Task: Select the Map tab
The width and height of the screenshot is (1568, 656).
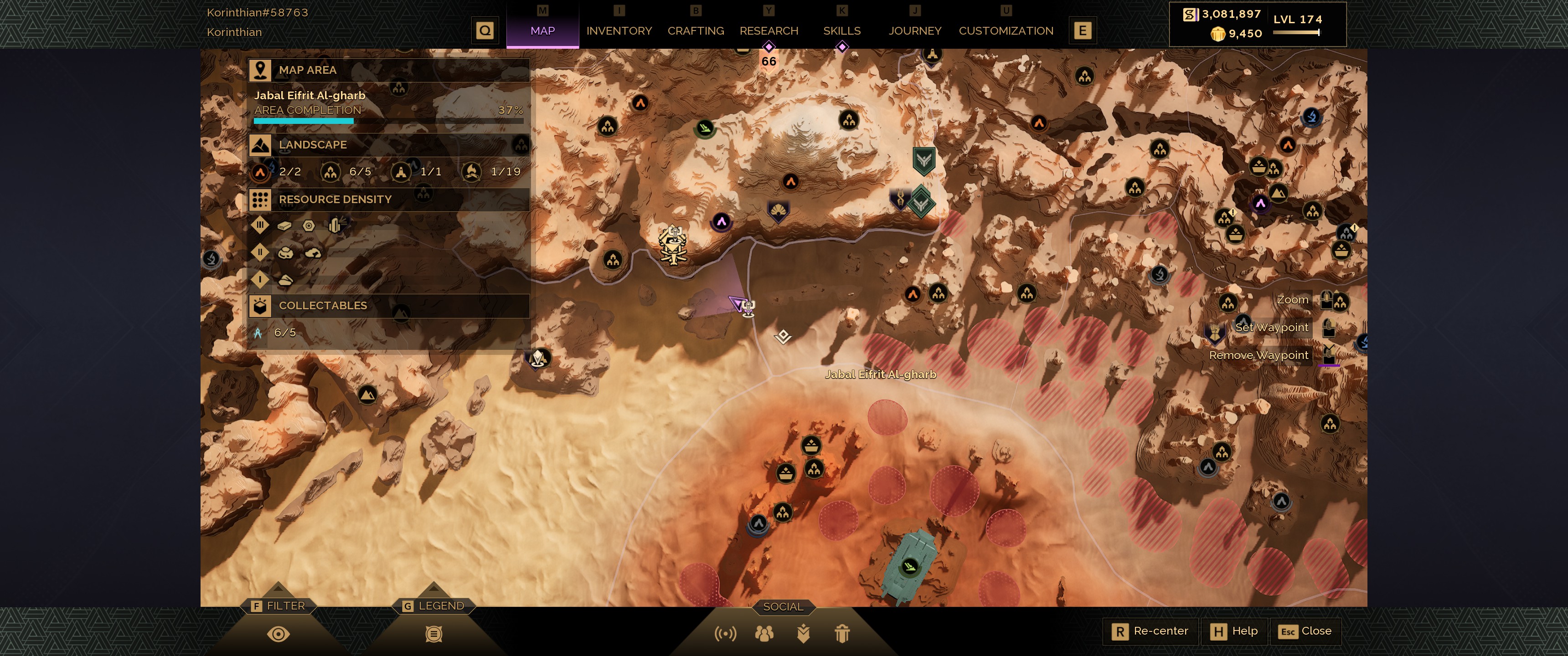Action: pos(542,31)
